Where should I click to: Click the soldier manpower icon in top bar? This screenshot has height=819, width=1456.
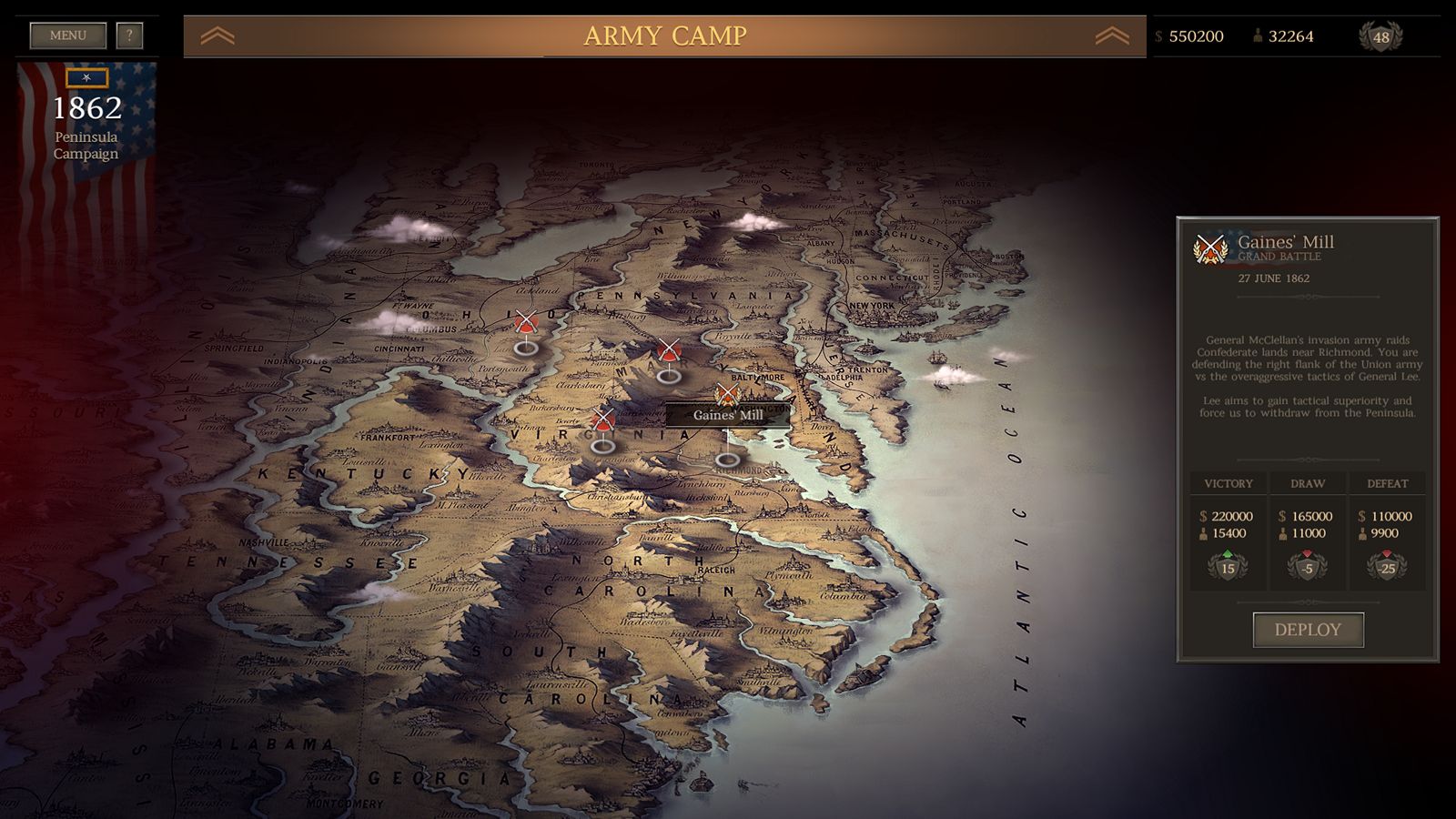[1258, 36]
